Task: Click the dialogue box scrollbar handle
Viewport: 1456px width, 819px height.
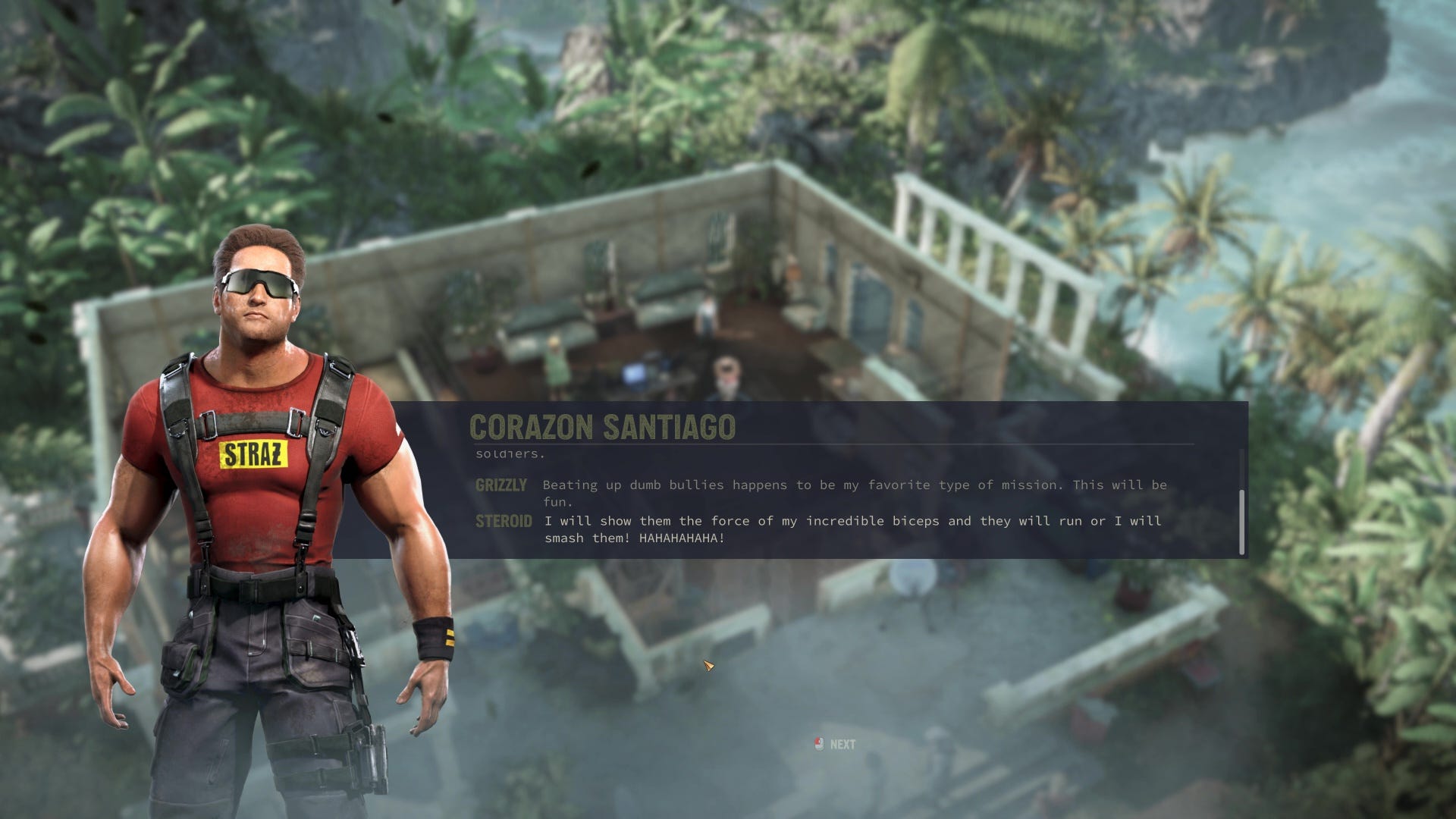Action: [x=1241, y=522]
